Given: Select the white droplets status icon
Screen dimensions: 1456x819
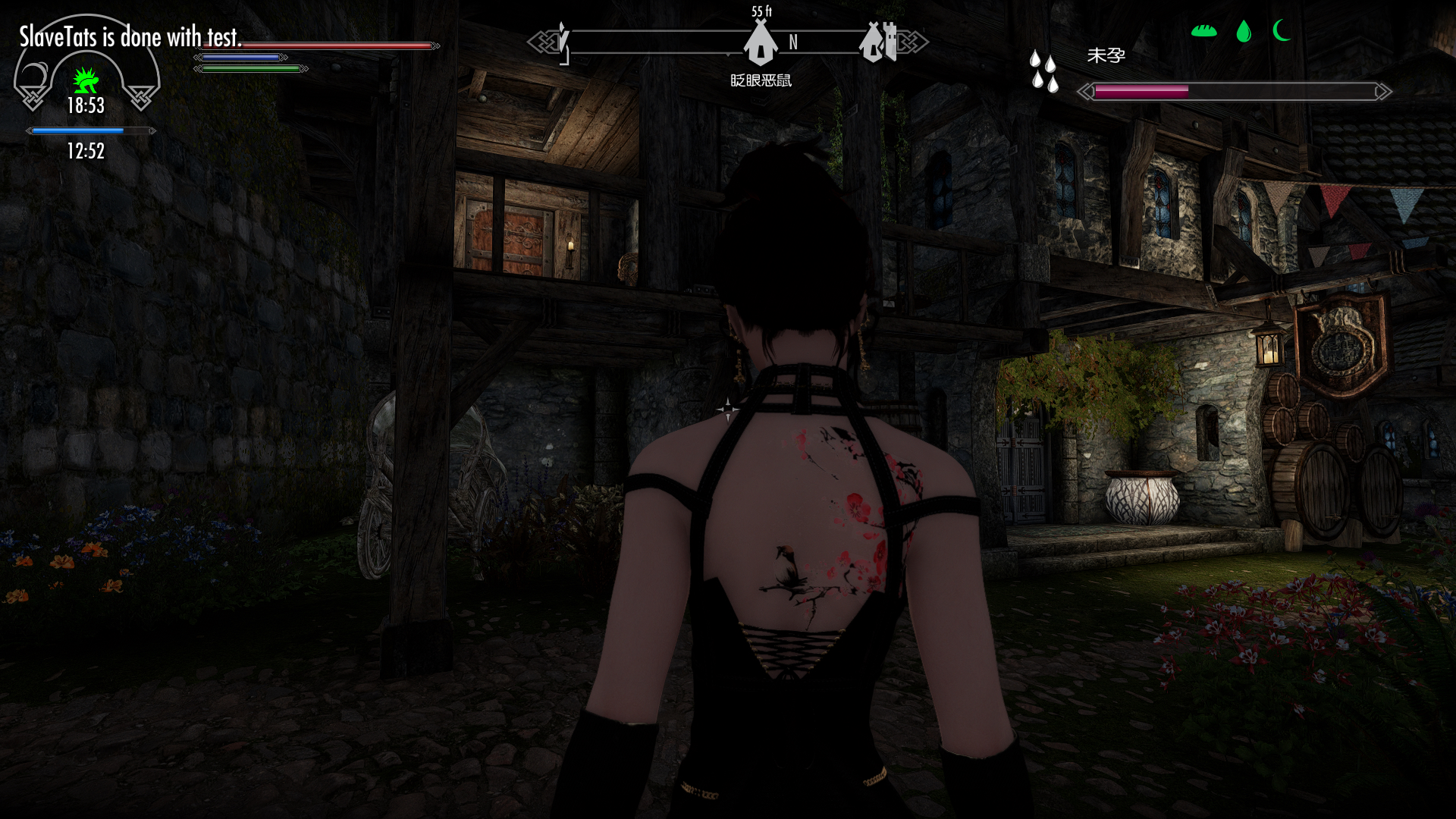Looking at the screenshot, I should coord(1043,71).
